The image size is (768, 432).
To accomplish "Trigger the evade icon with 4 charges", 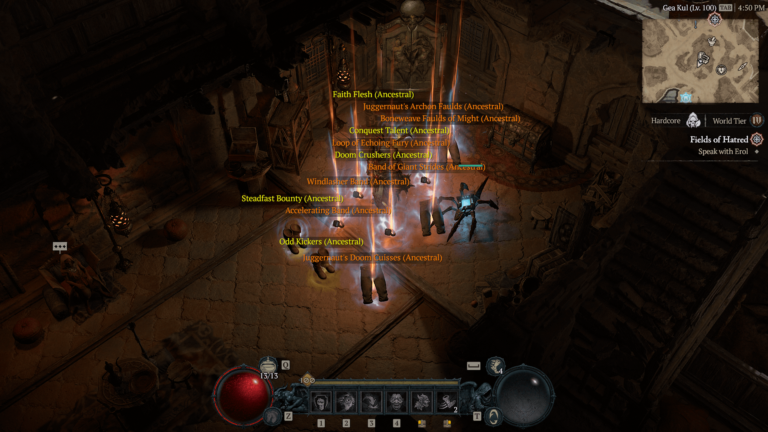I will coord(496,366).
